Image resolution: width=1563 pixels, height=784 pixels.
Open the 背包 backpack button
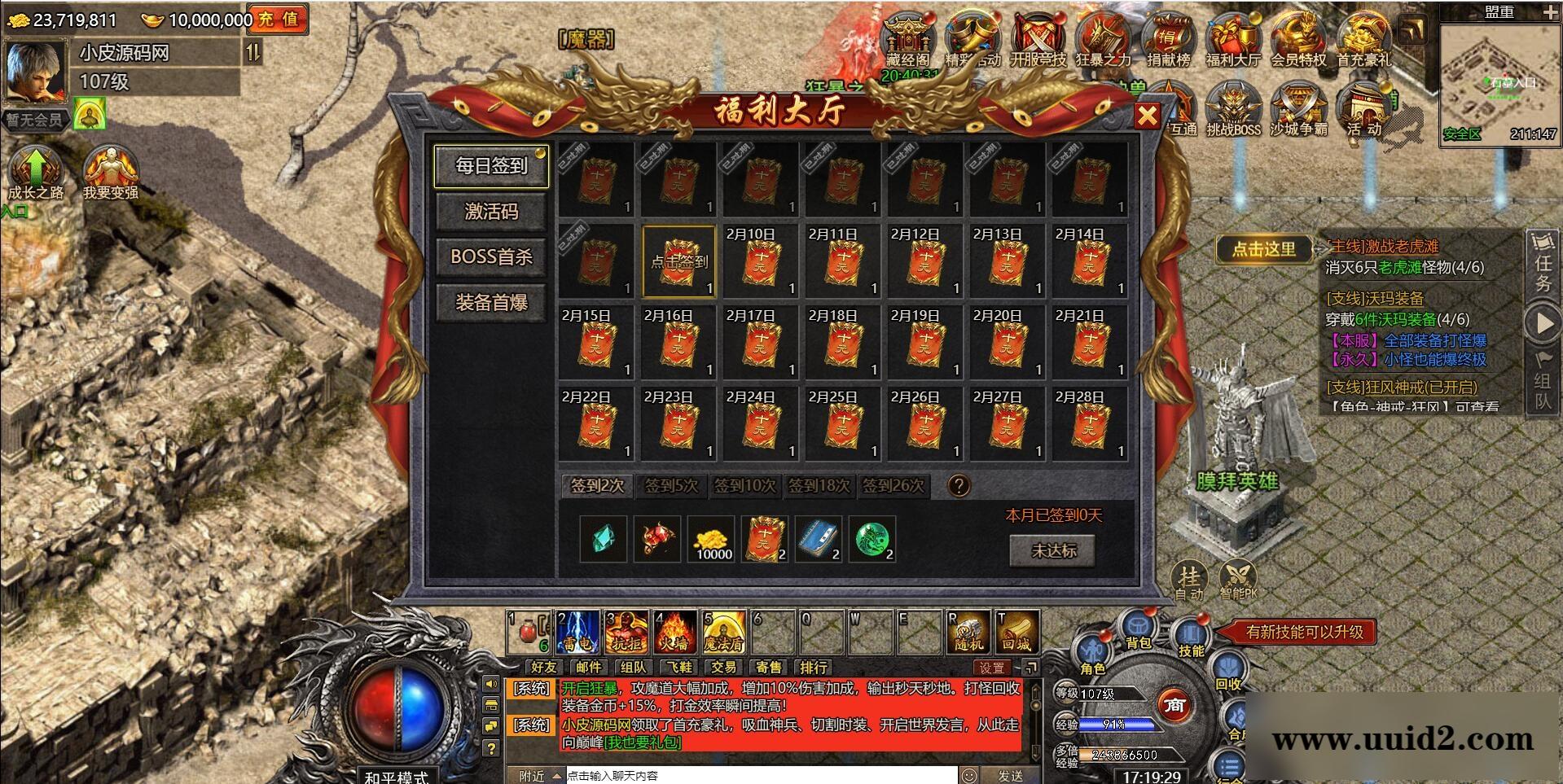point(1138,631)
